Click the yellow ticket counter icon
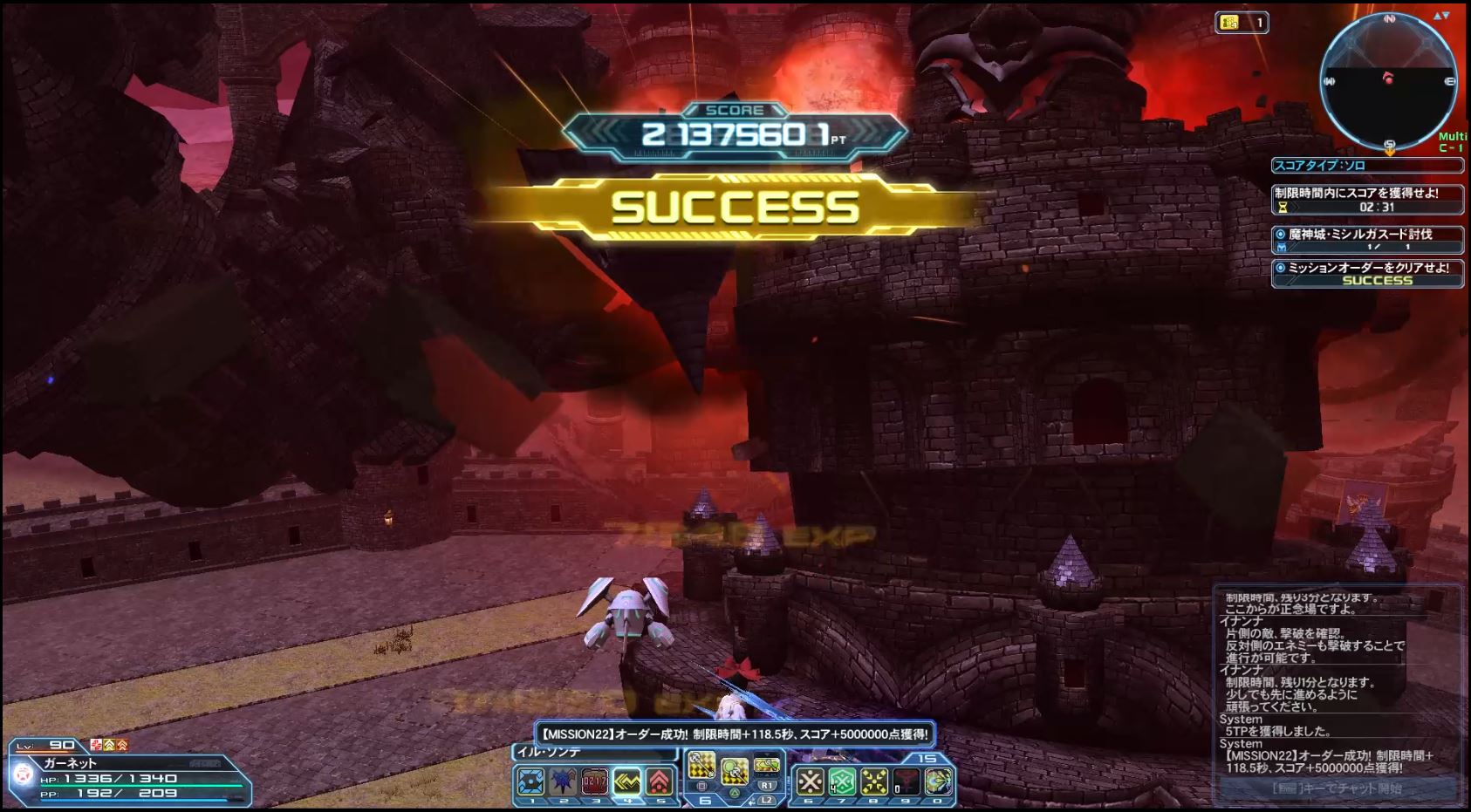The image size is (1471, 812). (x=1229, y=23)
